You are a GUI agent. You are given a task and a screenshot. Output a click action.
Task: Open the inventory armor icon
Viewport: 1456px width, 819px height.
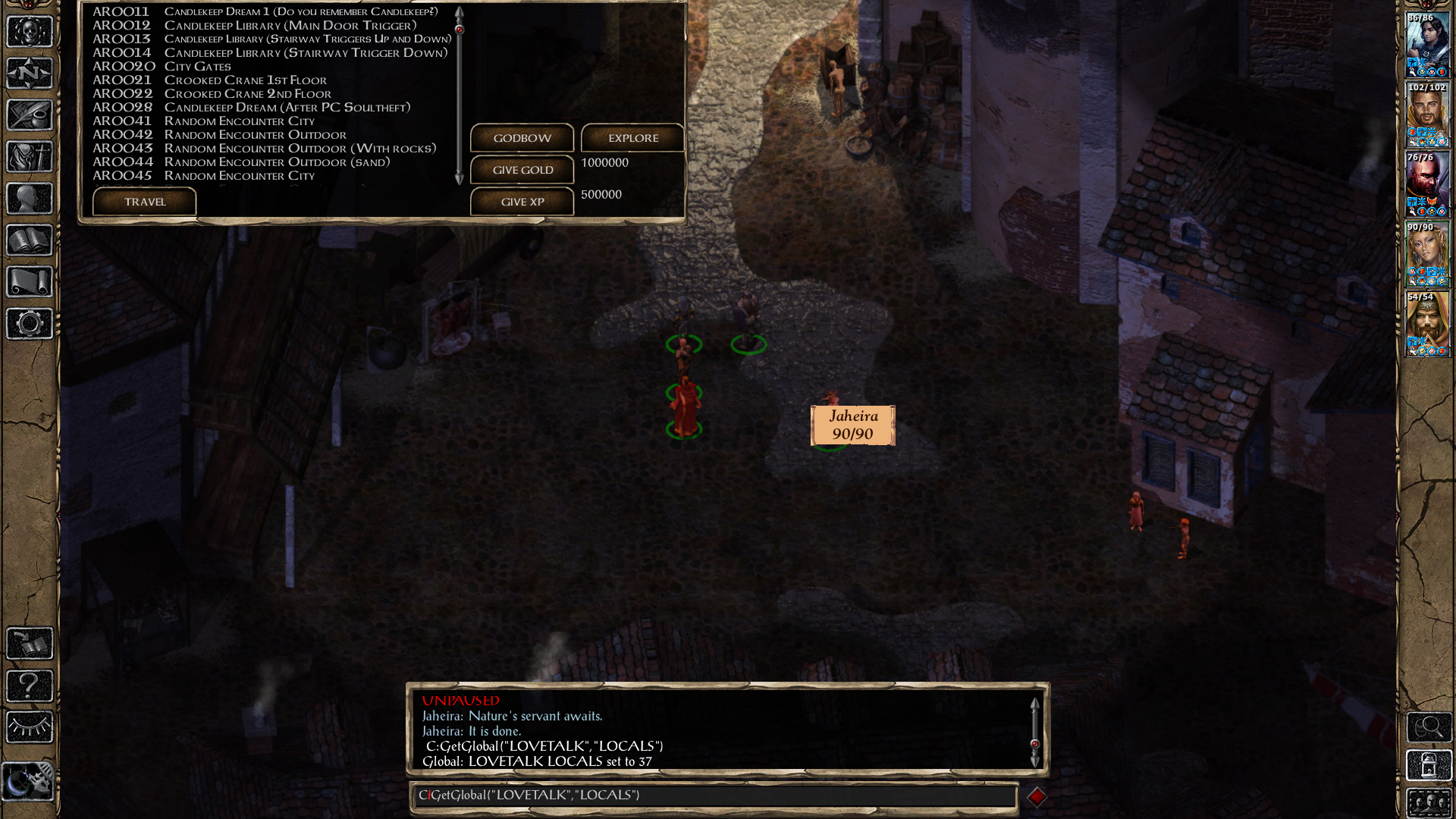point(30,157)
